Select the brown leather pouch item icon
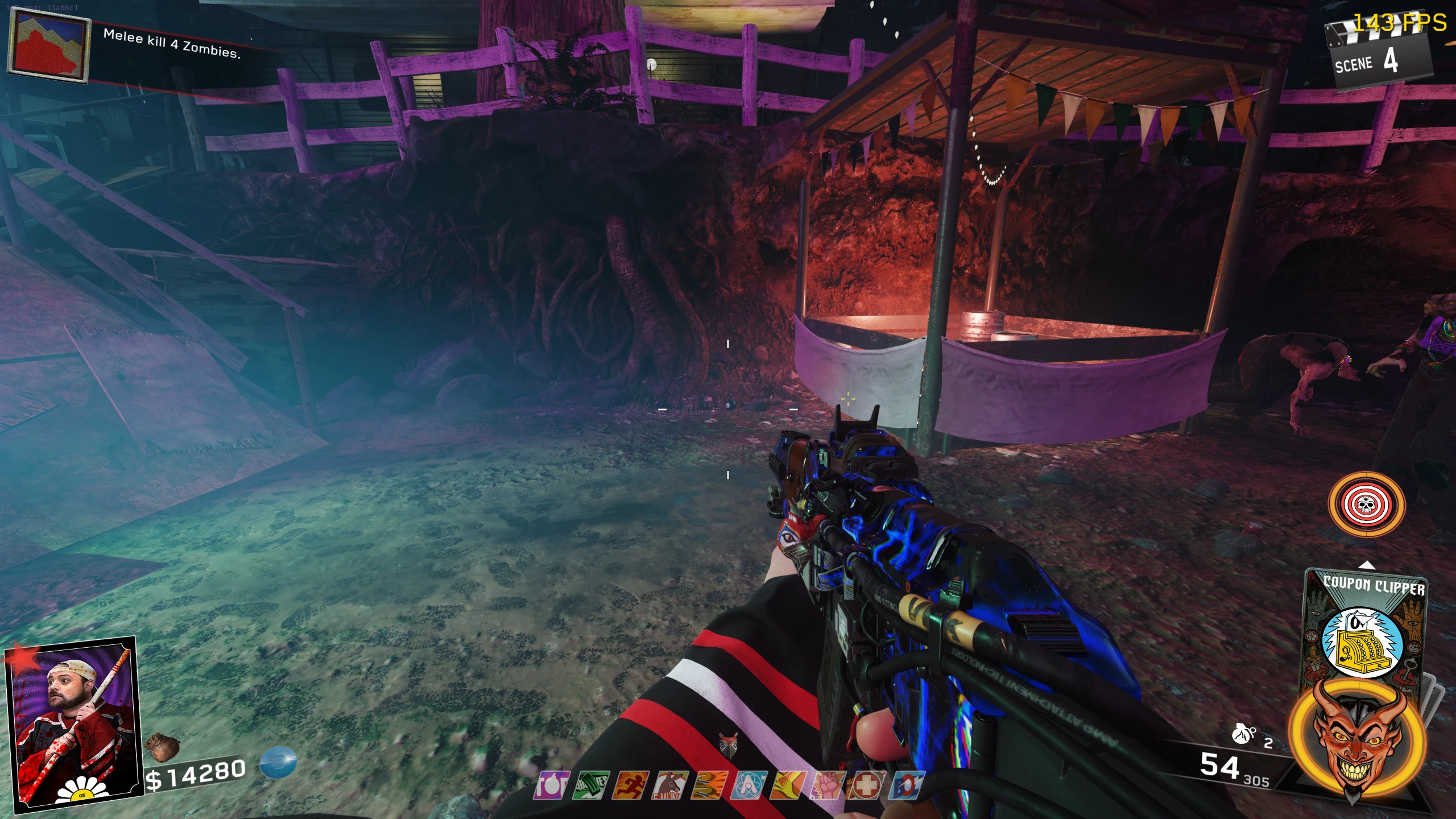 point(163,745)
